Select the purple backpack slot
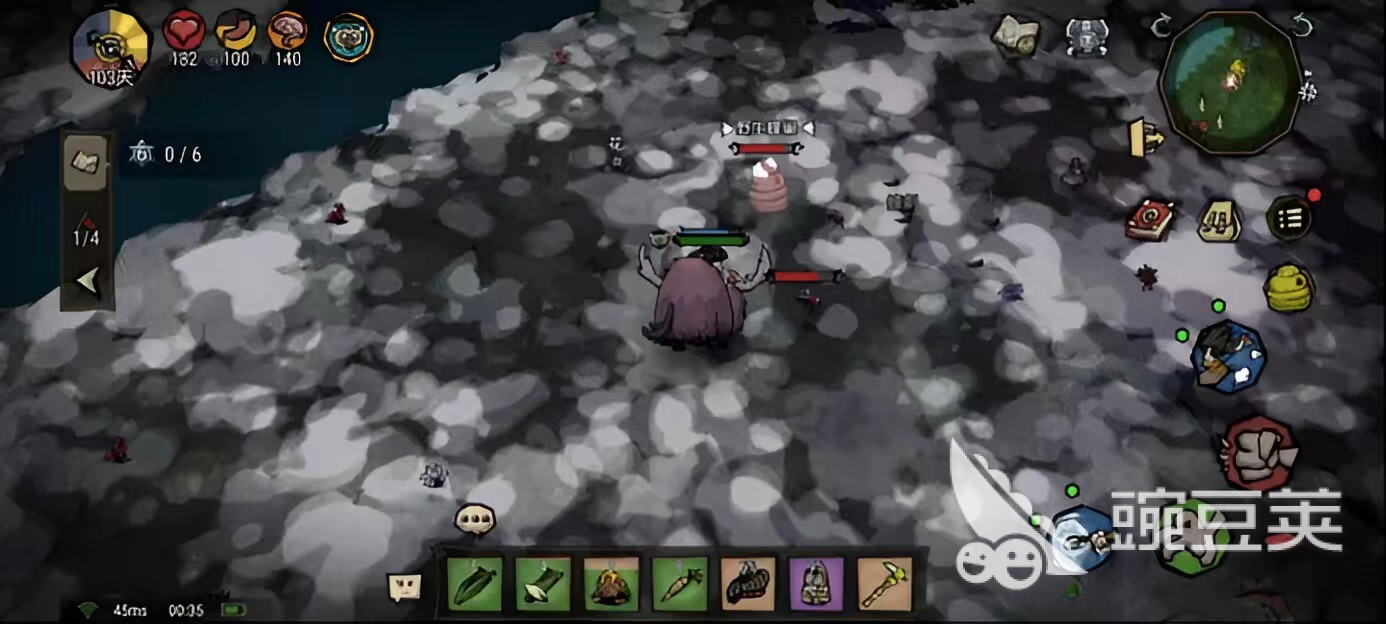Viewport: 1386px width, 624px height. coord(816,584)
